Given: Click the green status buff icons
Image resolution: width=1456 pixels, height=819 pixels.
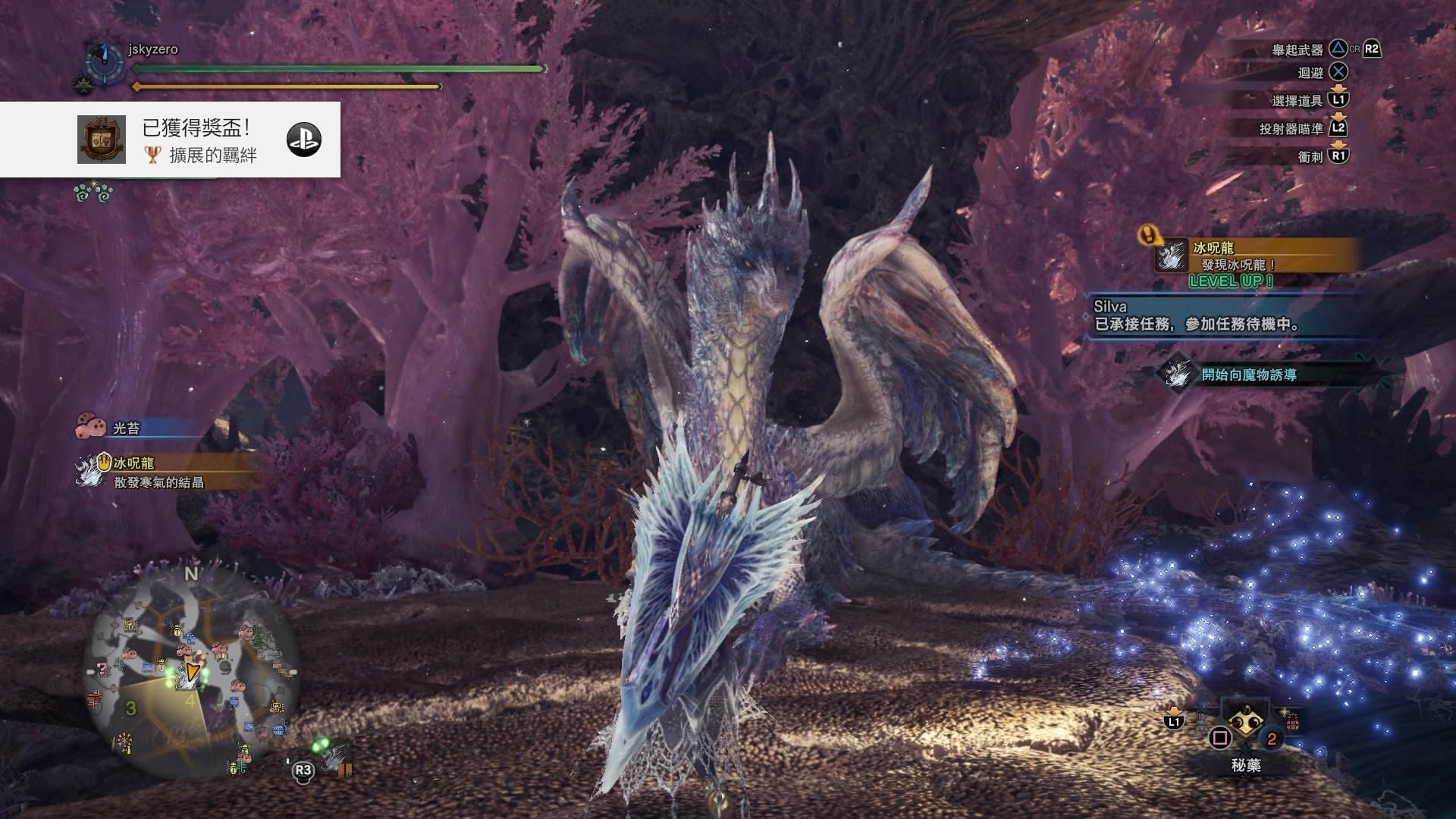Looking at the screenshot, I should pos(93,193).
